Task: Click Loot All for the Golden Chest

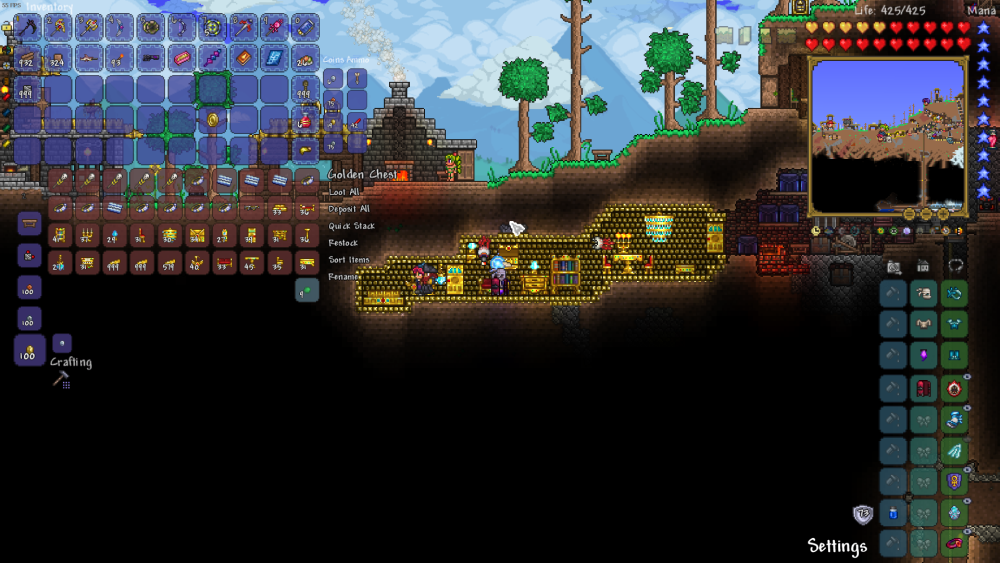Action: tap(344, 192)
